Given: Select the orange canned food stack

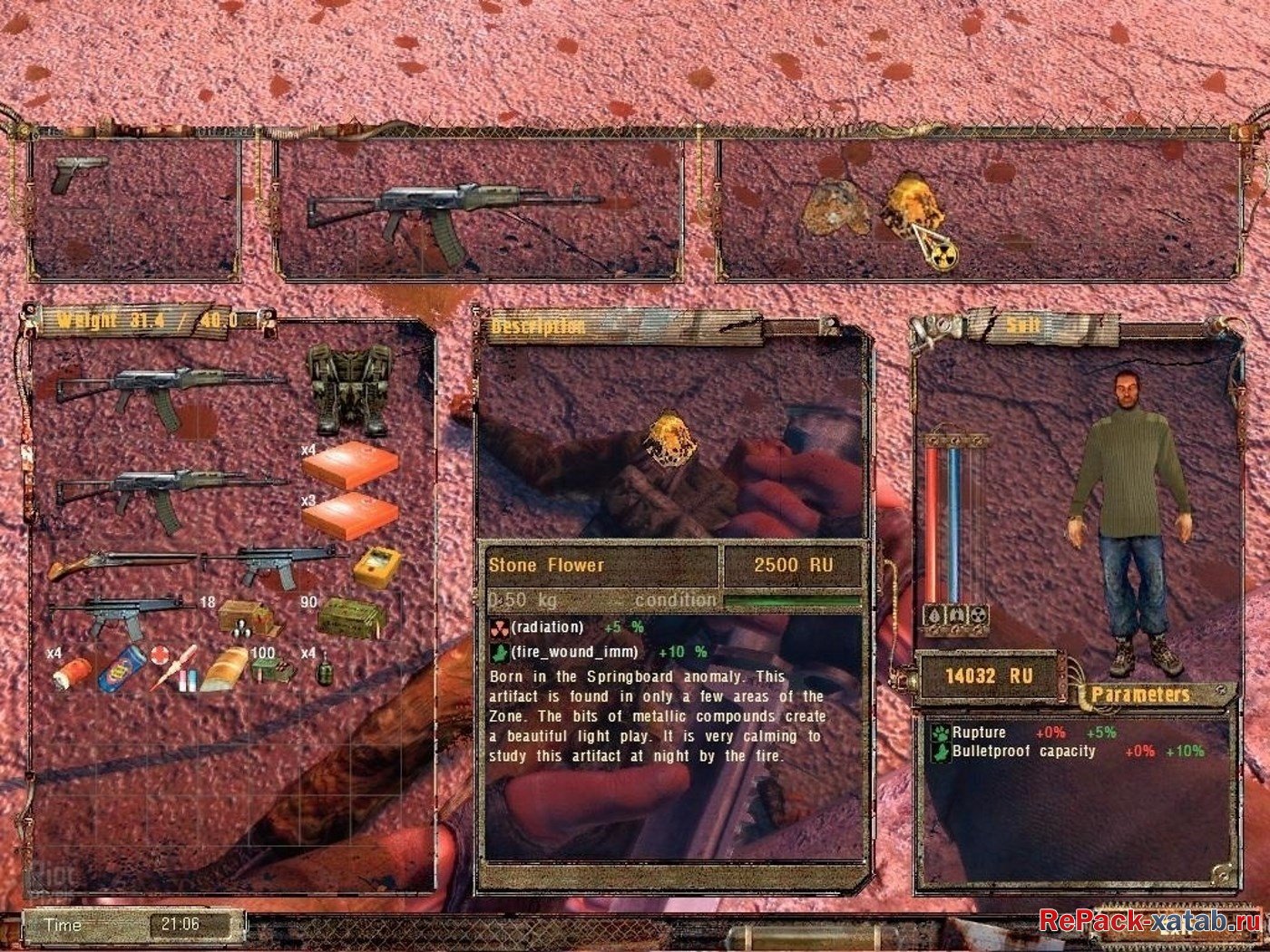Looking at the screenshot, I should click(x=73, y=671).
